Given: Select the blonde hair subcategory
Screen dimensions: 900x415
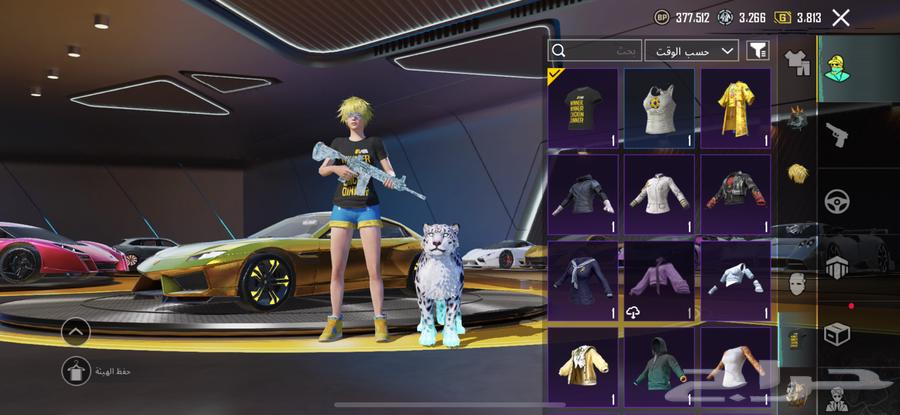Looking at the screenshot, I should (x=796, y=175).
